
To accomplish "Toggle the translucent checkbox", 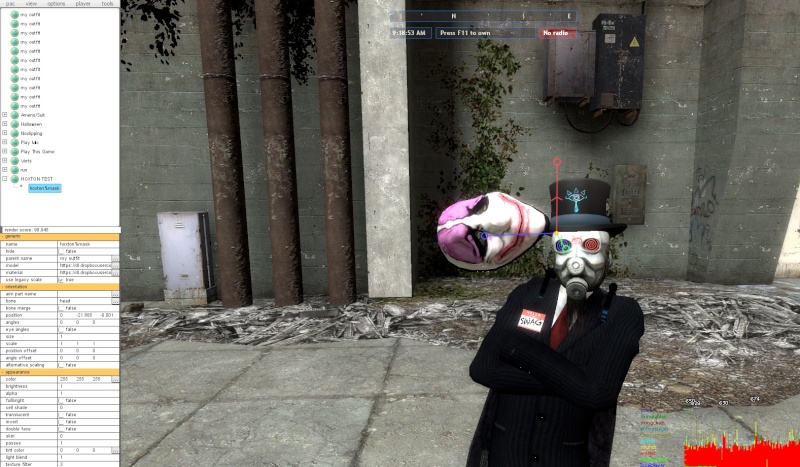I will pyautogui.click(x=61, y=415).
